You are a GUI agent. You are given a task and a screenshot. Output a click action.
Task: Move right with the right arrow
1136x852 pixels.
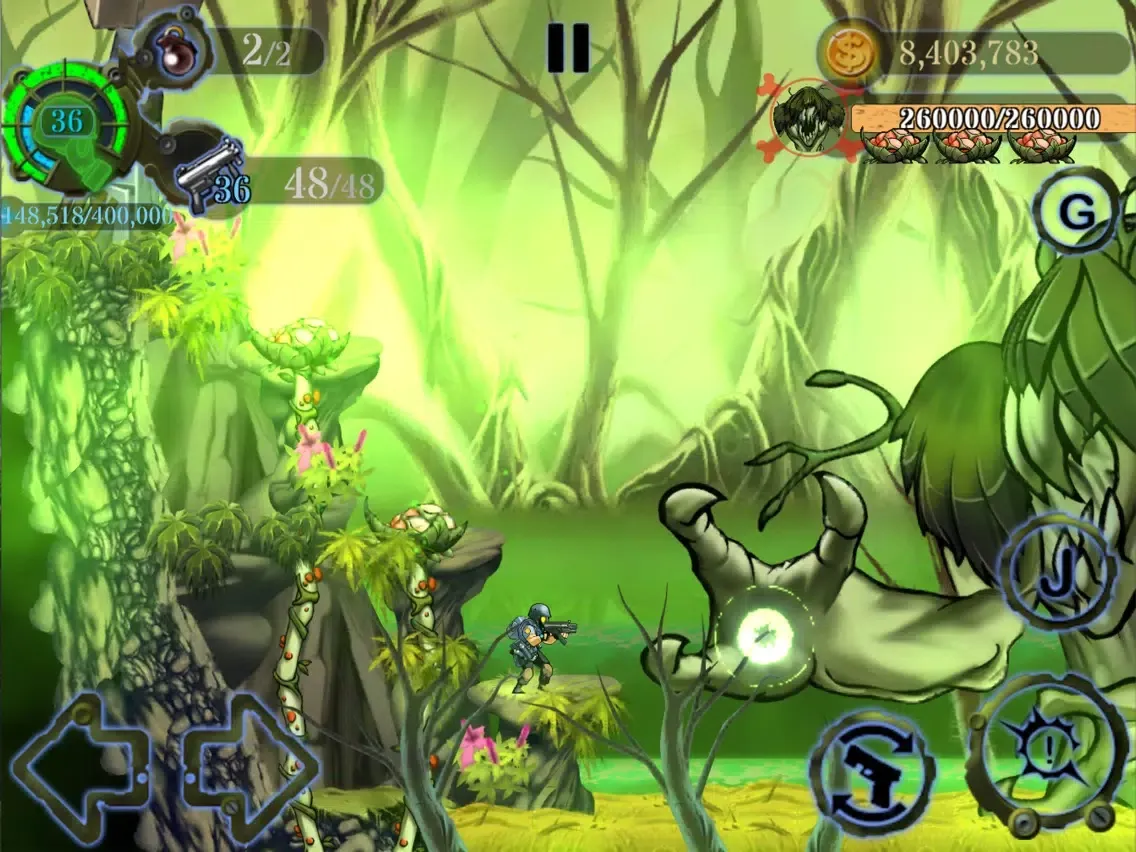pyautogui.click(x=252, y=765)
